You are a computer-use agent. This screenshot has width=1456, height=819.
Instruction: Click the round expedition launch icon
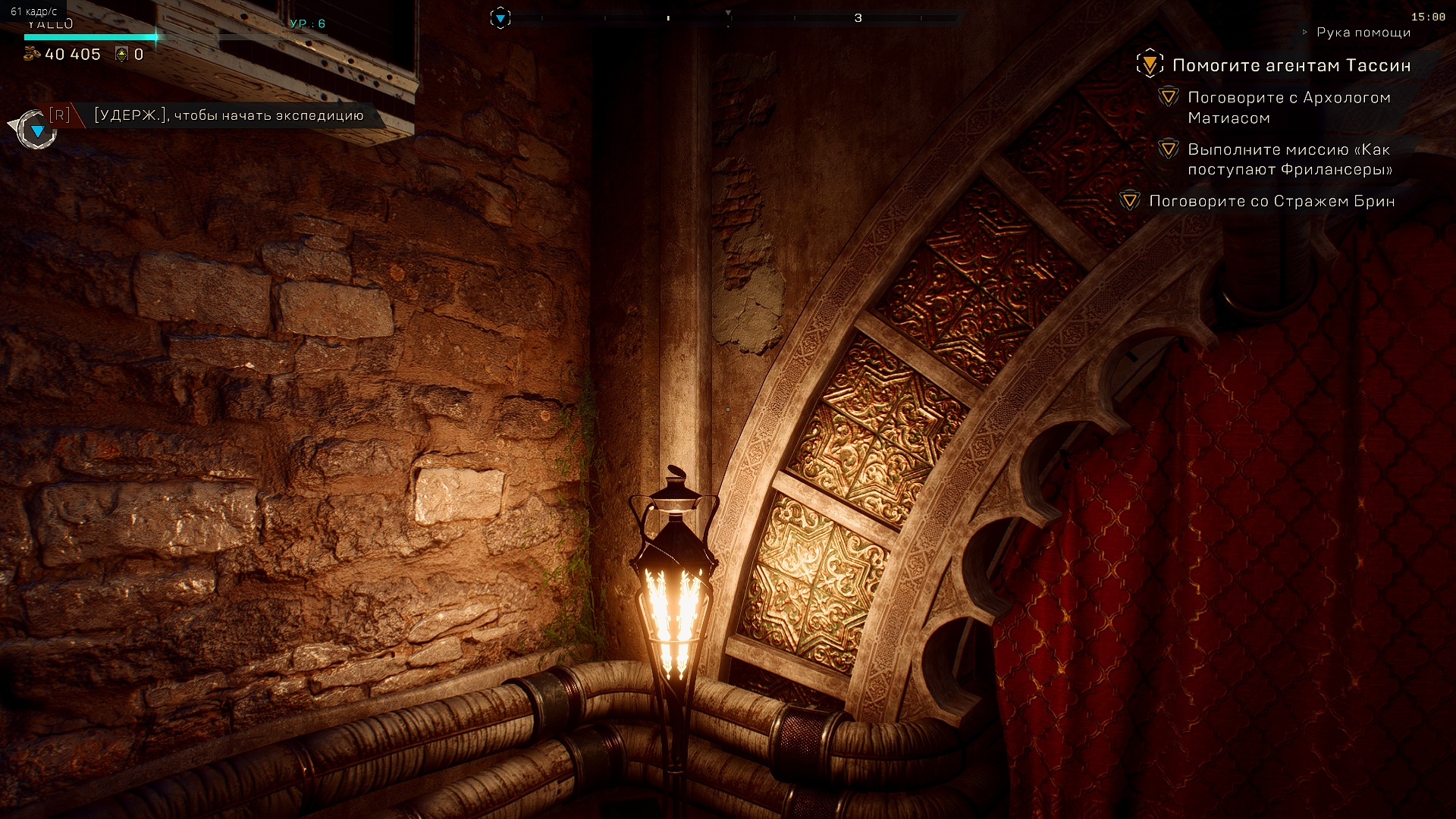coord(36,130)
